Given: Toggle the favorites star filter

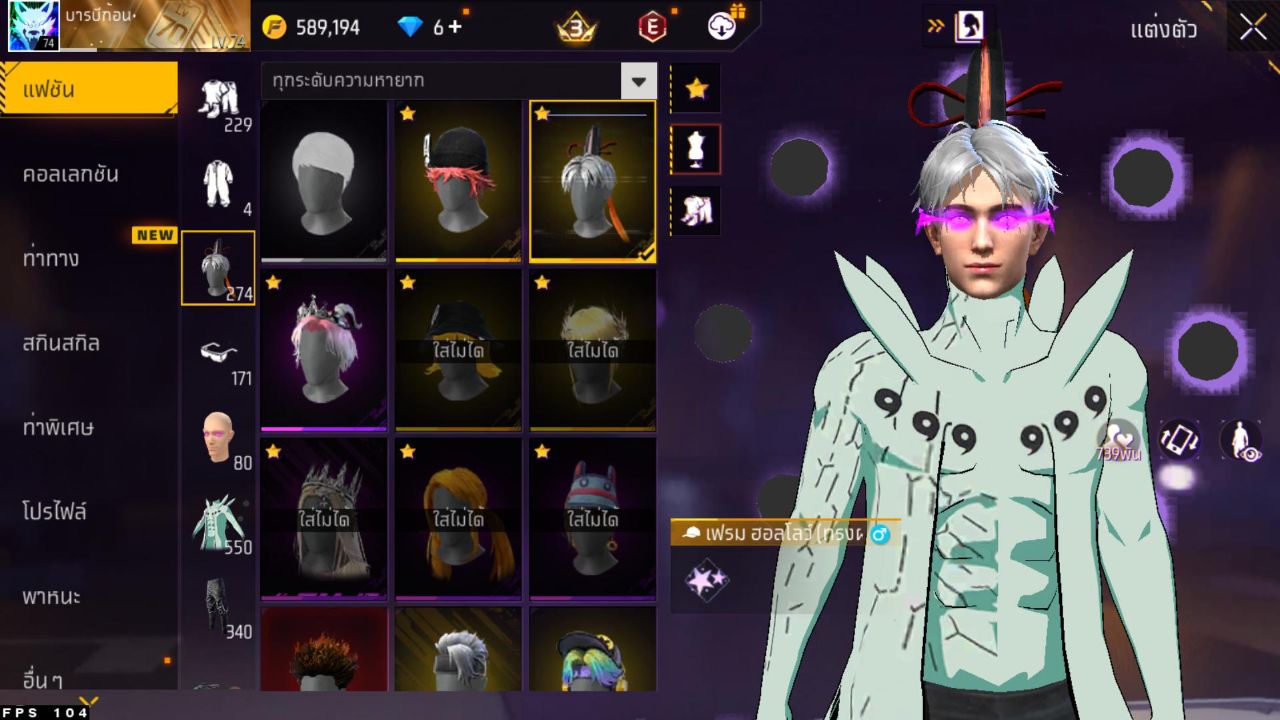Looking at the screenshot, I should [x=696, y=89].
